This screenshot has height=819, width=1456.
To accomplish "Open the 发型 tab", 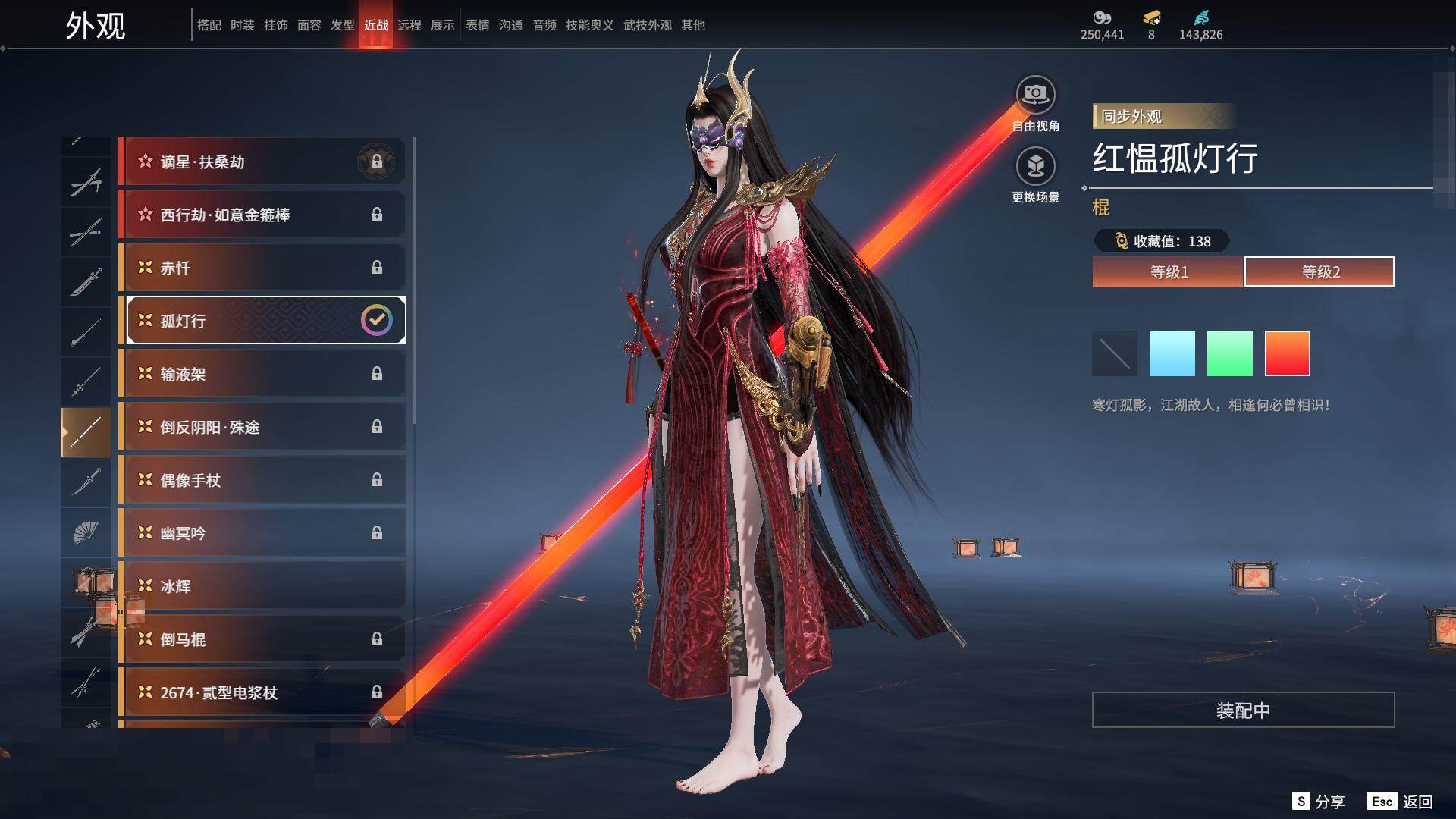I will pyautogui.click(x=342, y=25).
